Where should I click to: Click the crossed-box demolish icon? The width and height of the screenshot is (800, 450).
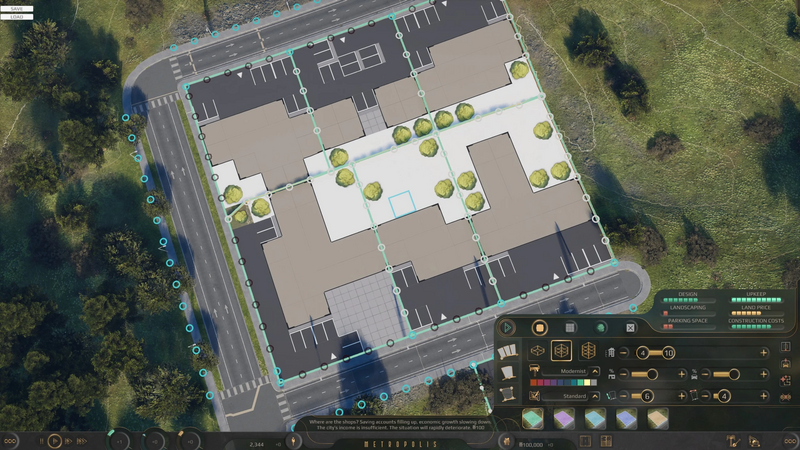point(631,327)
